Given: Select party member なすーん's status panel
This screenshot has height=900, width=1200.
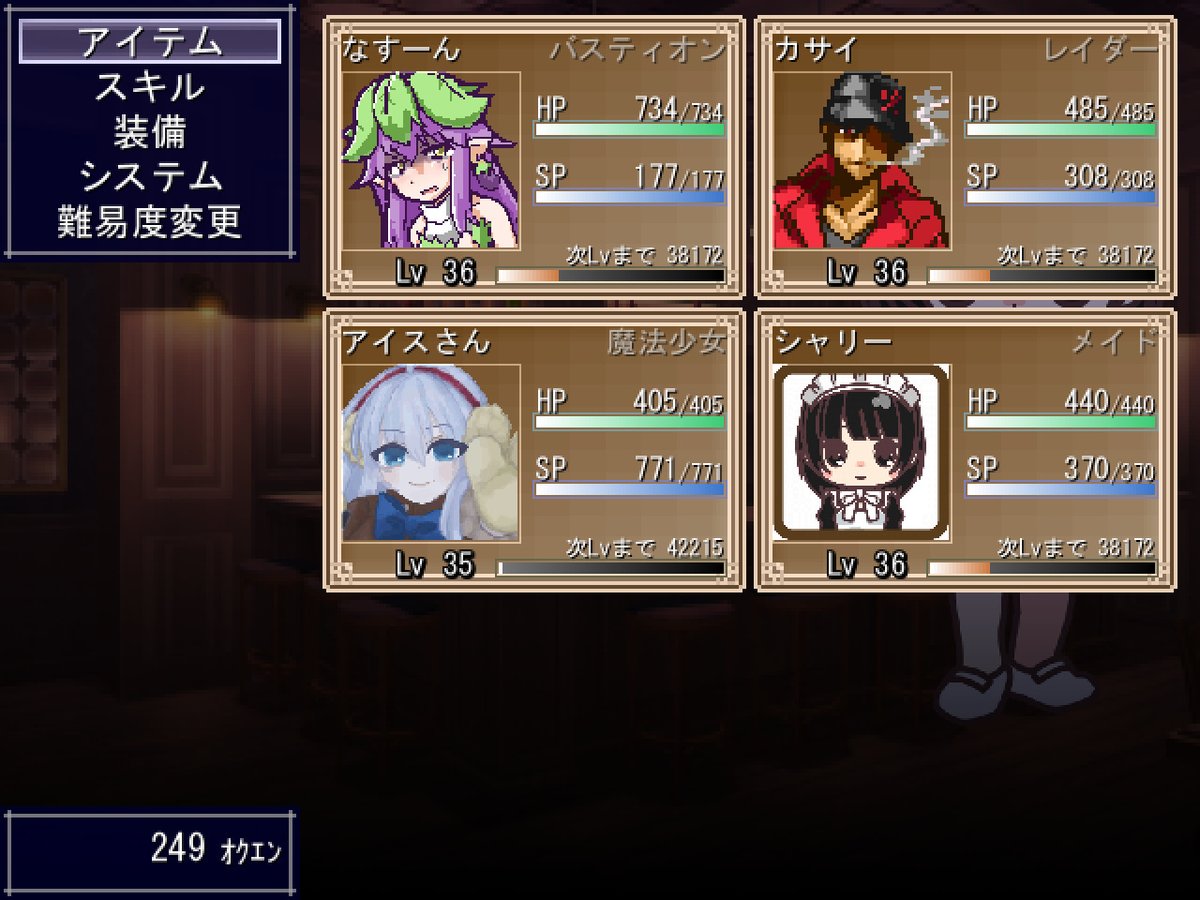Looking at the screenshot, I should click(533, 157).
